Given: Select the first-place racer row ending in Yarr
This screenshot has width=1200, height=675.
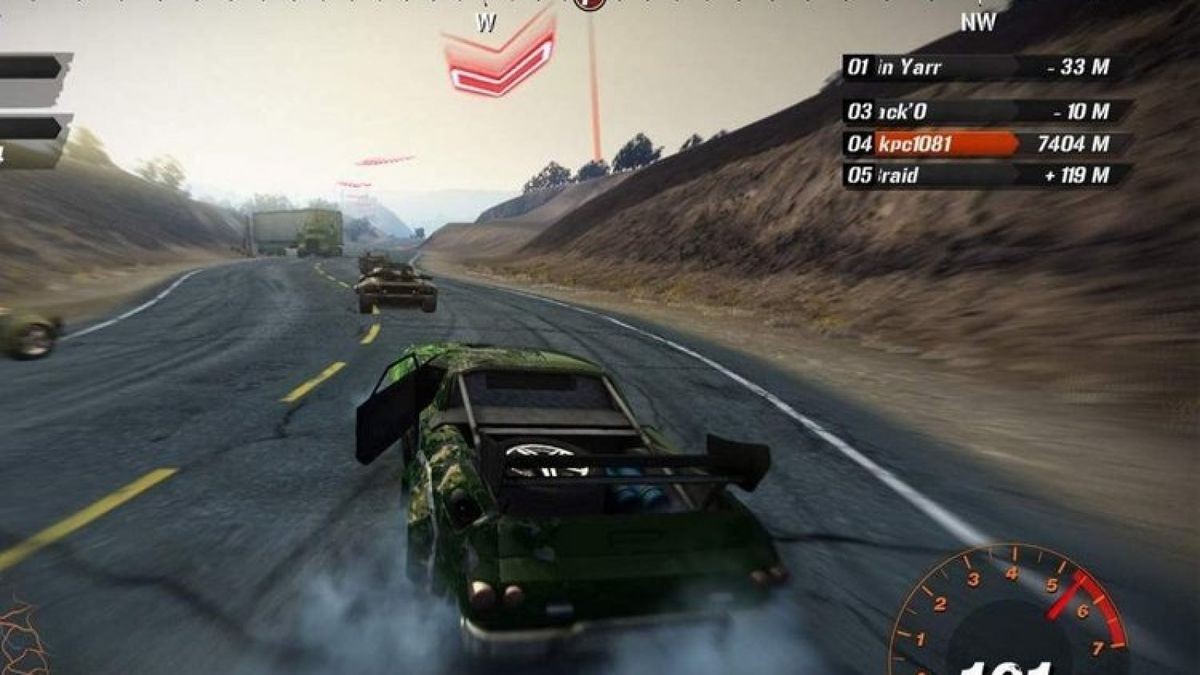Looking at the screenshot, I should point(985,68).
